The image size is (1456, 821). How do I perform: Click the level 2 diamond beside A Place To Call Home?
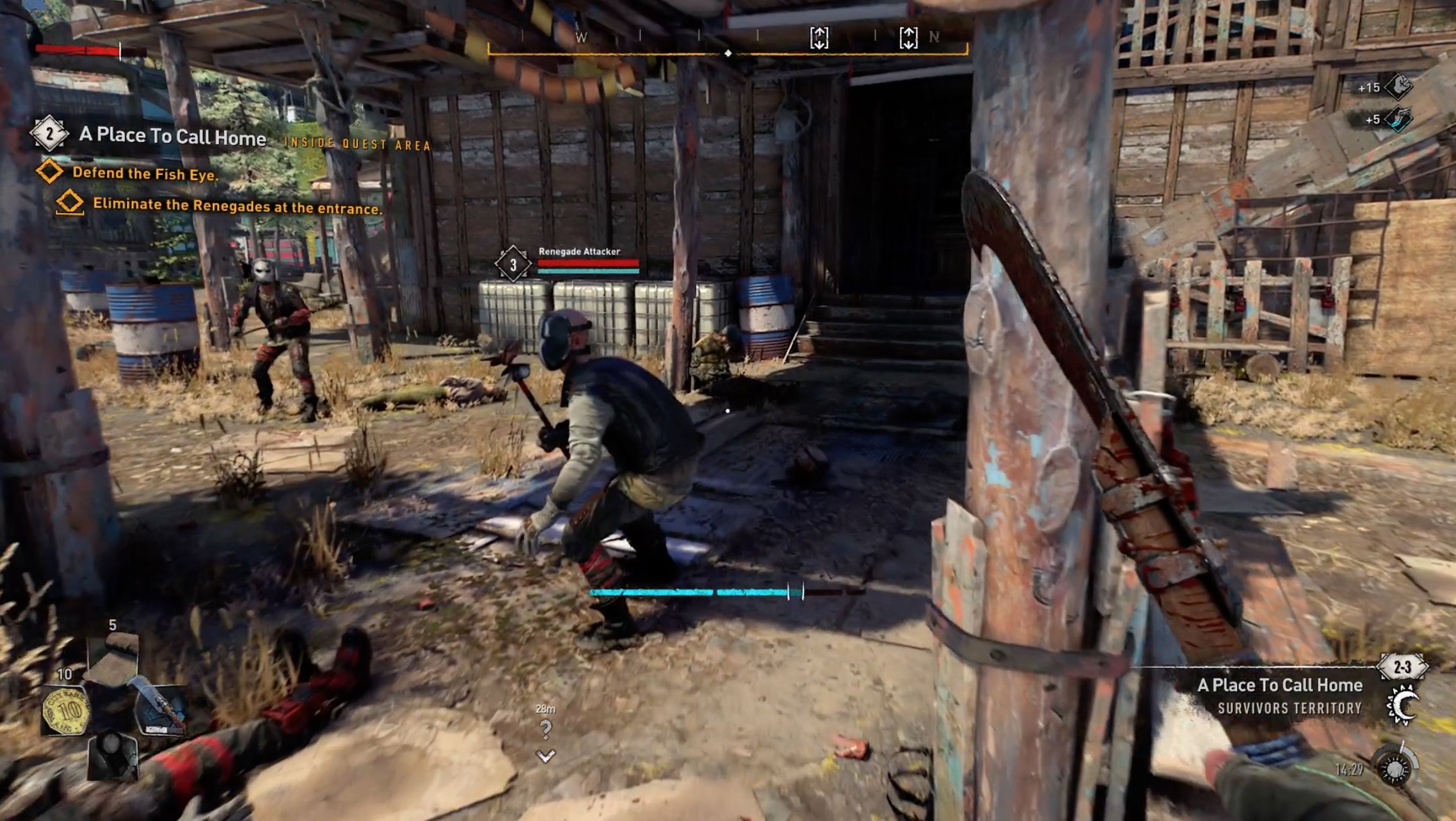coord(50,134)
